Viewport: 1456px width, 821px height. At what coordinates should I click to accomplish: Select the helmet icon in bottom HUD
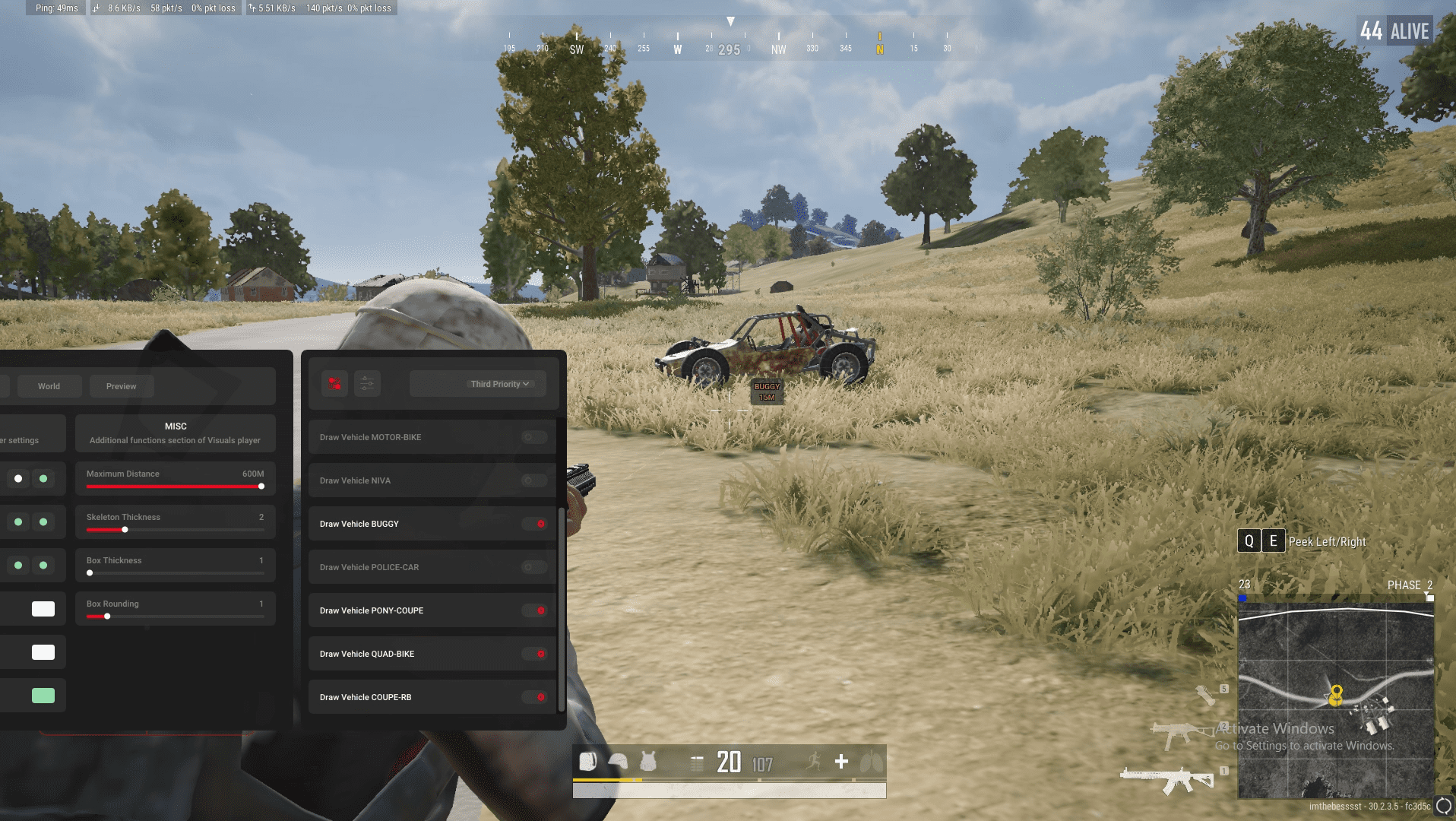[x=618, y=761]
